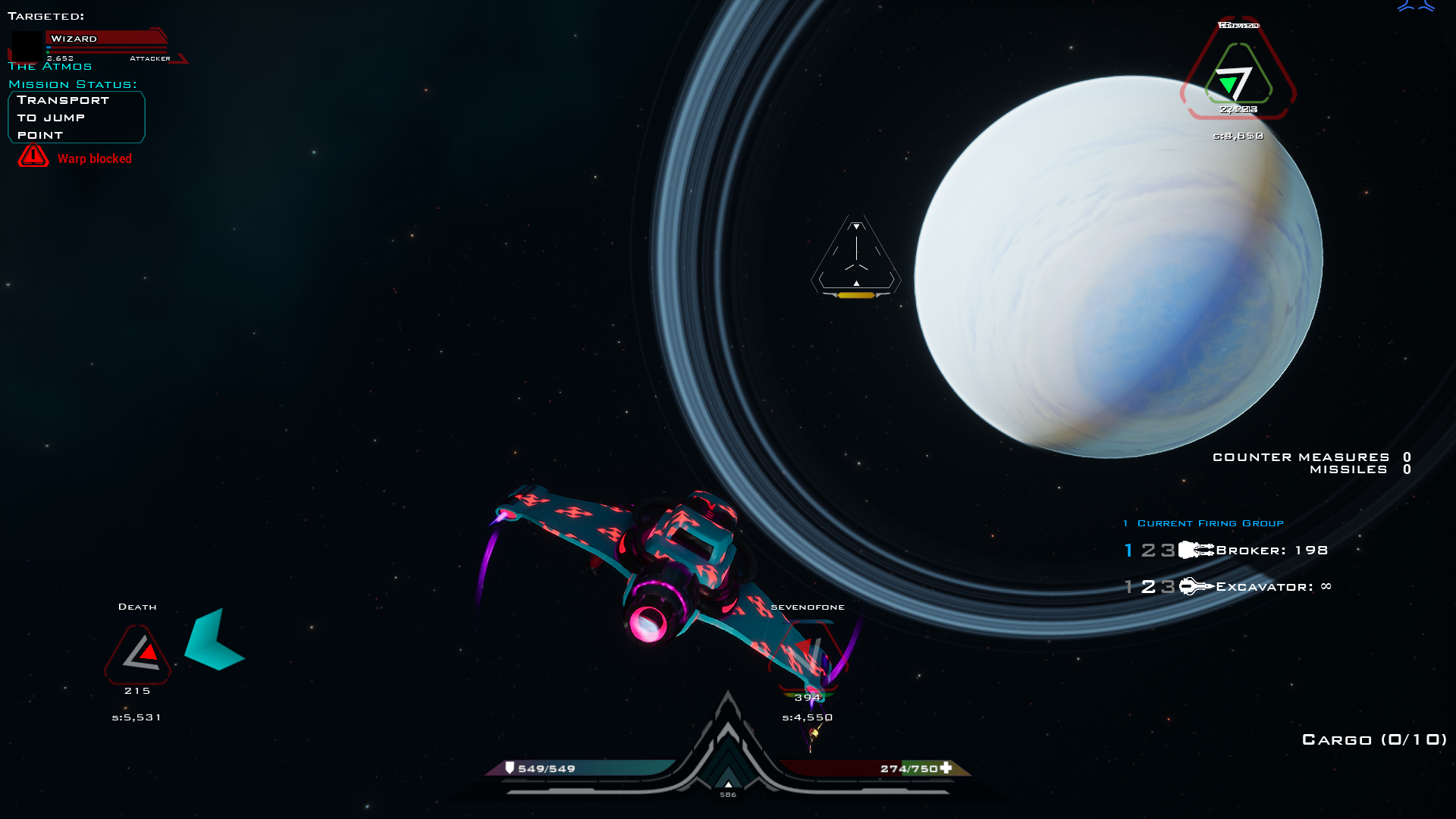This screenshot has width=1456, height=819.
Task: Click the hollow station marker near the planet
Action: [x=855, y=256]
